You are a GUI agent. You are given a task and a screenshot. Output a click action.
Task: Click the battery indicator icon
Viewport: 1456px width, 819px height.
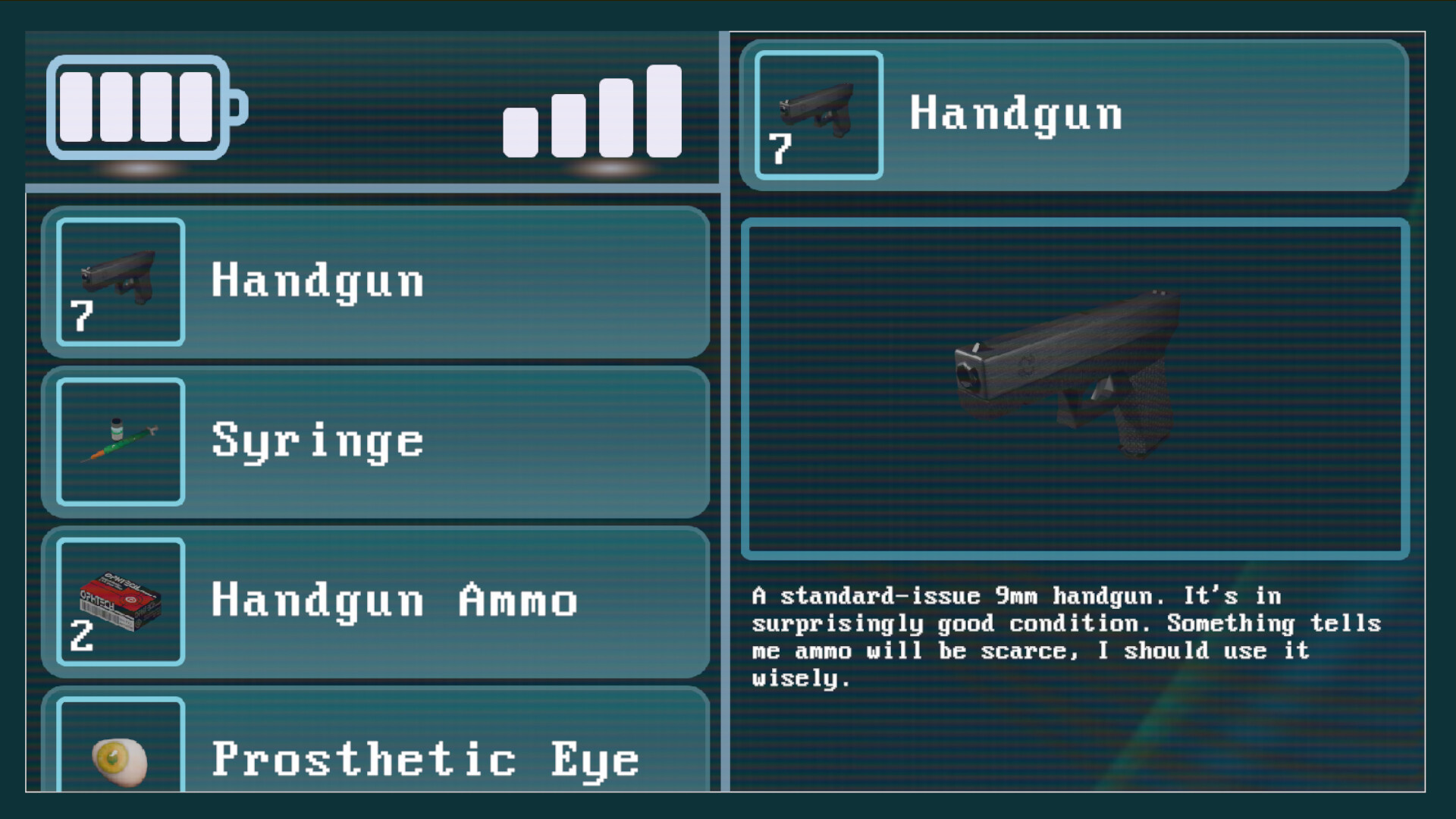point(148,108)
